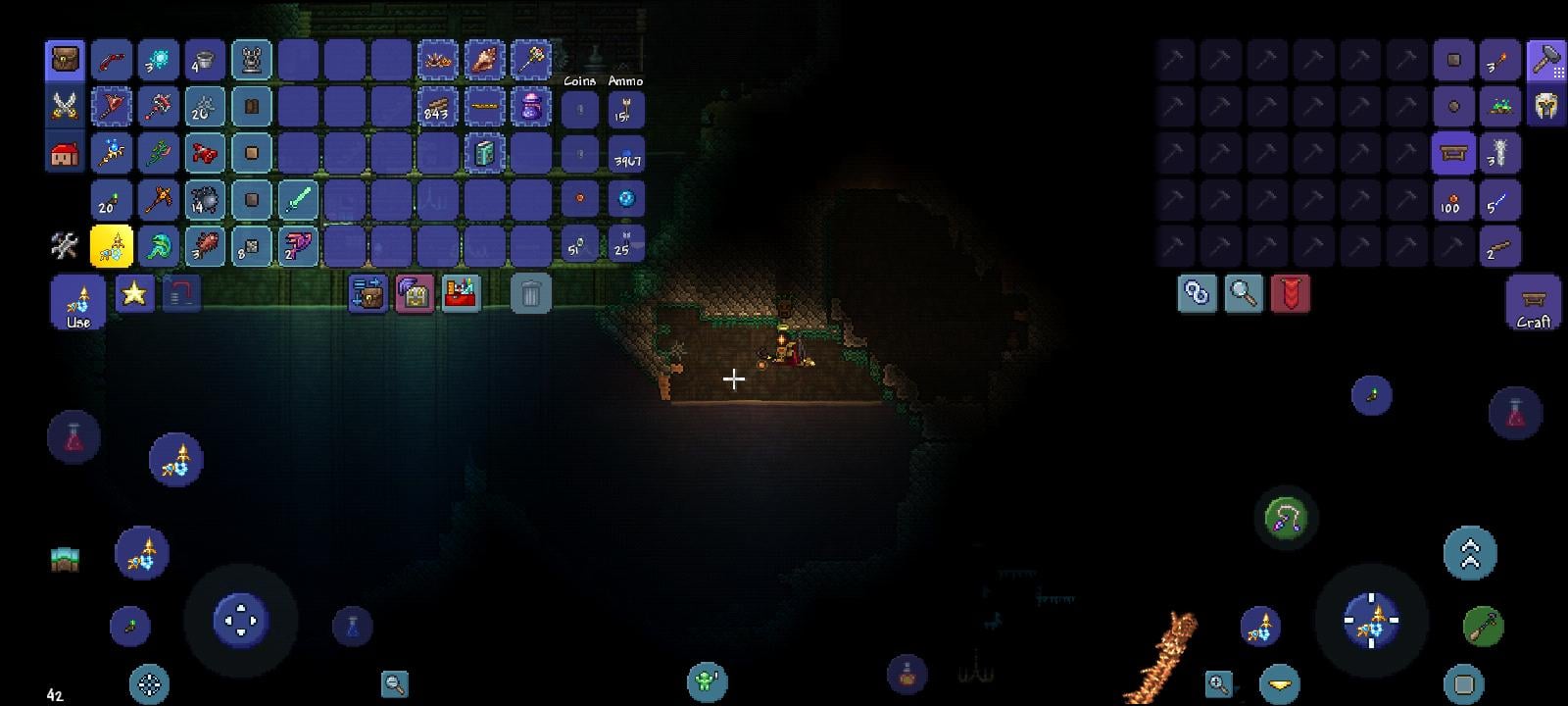Viewport: 1568px width, 706px height.
Task: Pick the stack of 843 wood
Action: 437,107
